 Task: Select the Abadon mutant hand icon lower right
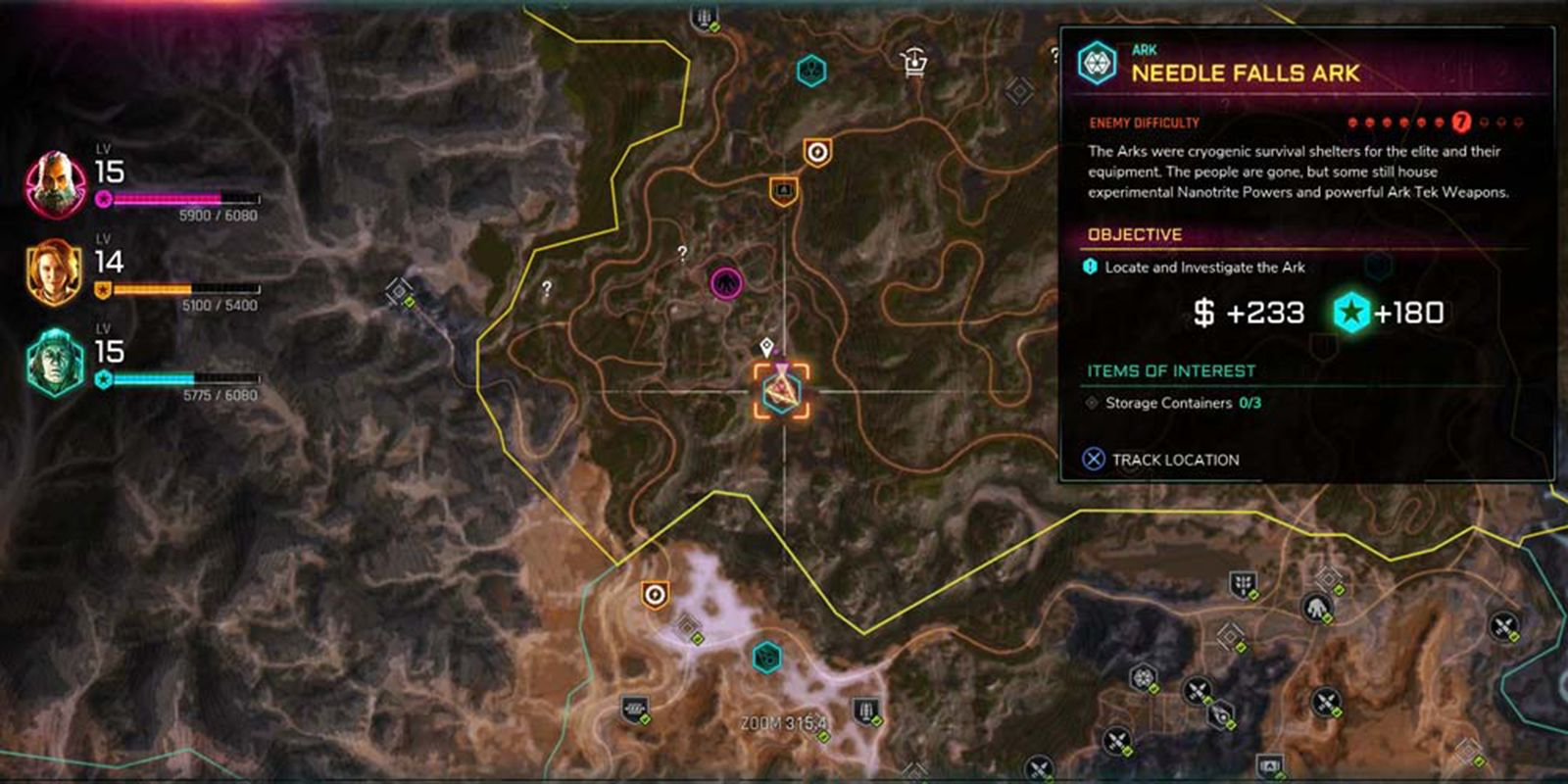click(x=1318, y=608)
